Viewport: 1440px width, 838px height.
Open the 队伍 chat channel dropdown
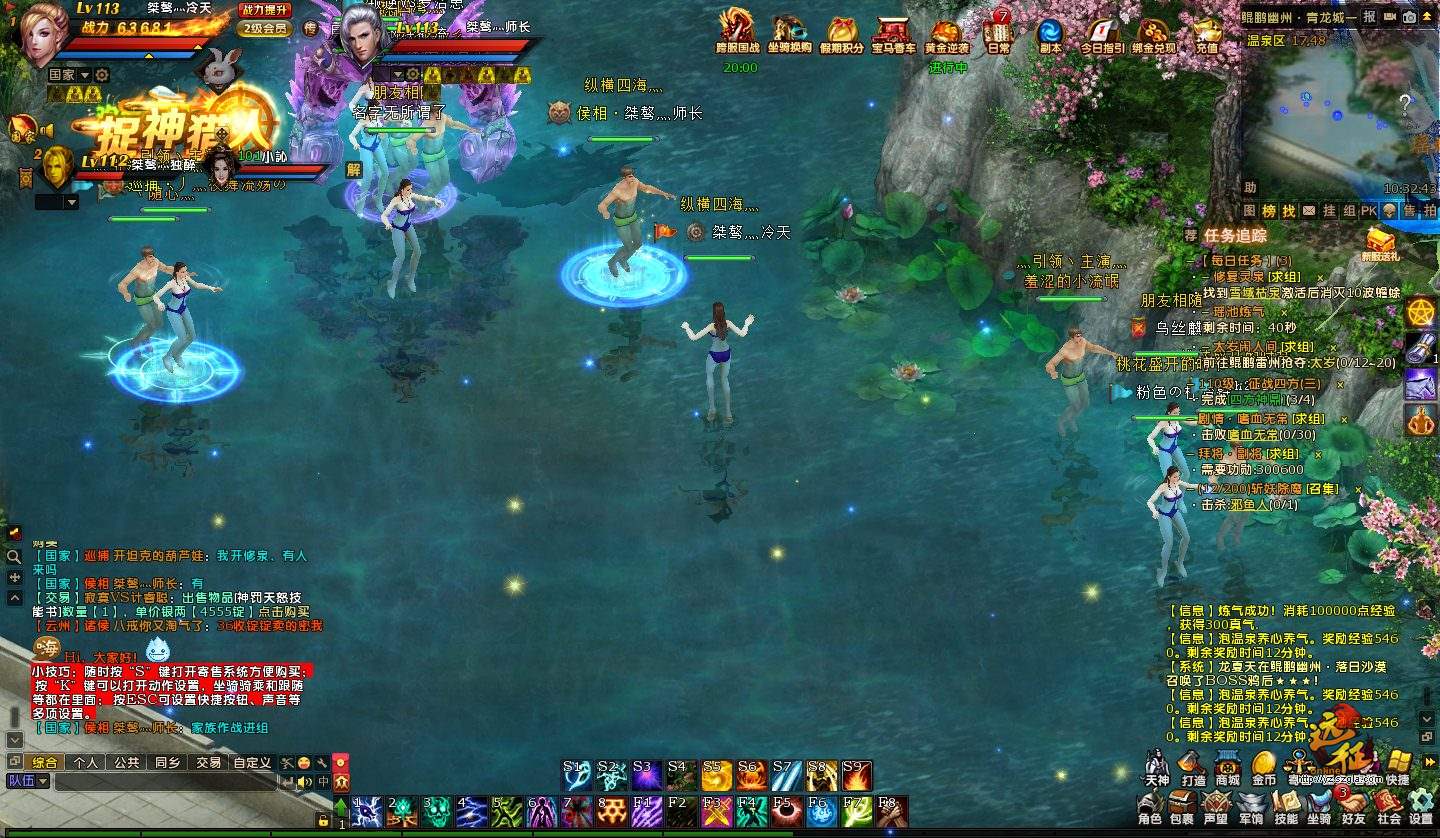click(29, 781)
